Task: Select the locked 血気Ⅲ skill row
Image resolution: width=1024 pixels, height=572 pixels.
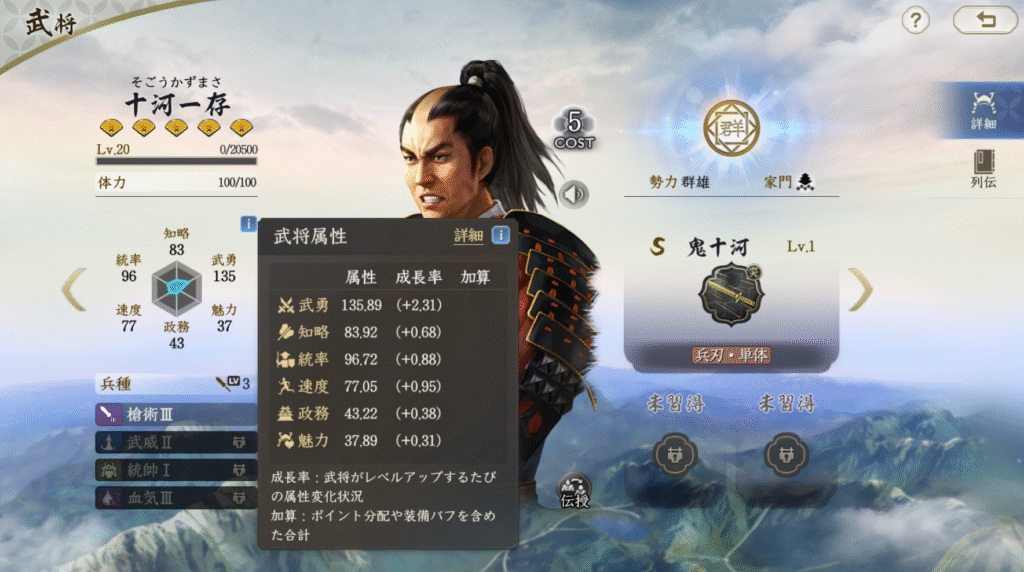Action: coord(175,497)
